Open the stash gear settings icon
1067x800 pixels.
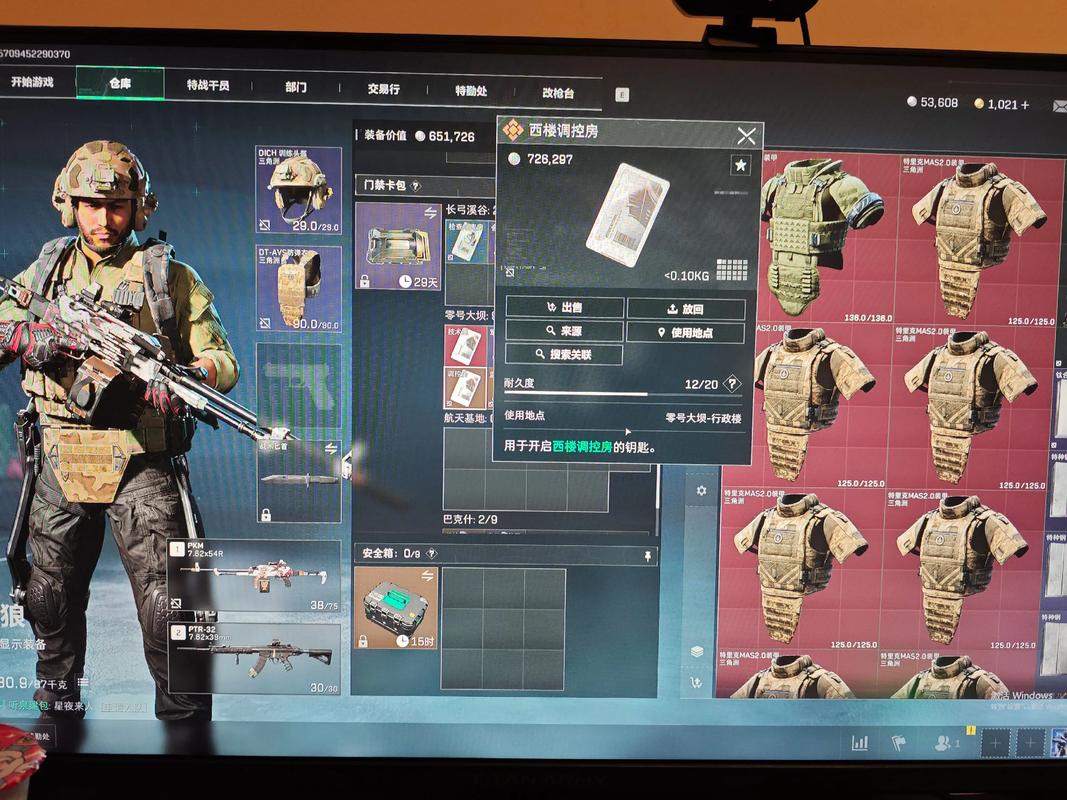click(x=701, y=491)
